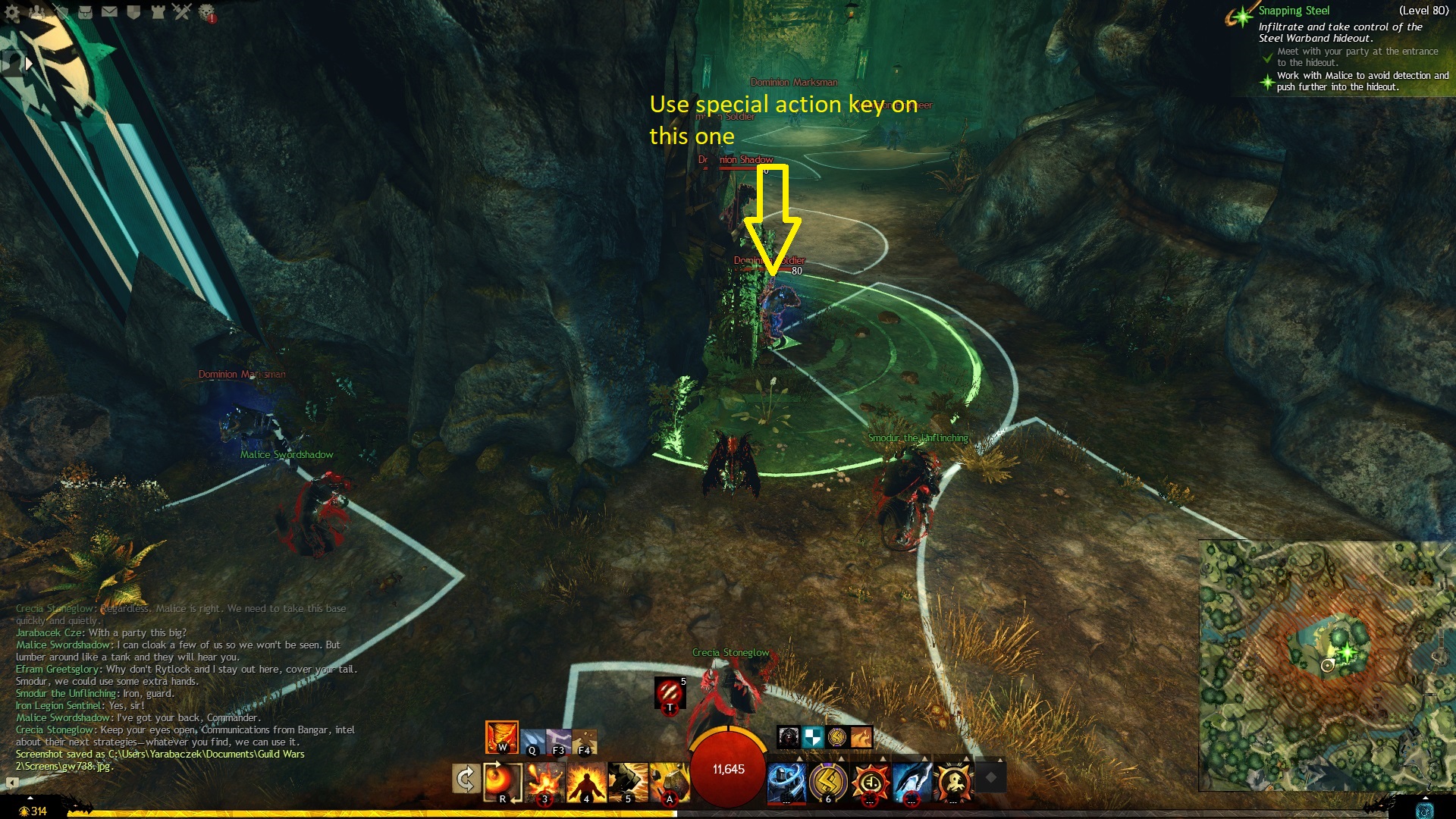Viewport: 1456px width, 819px height.
Task: Switch to water attunement
Action: [532, 742]
